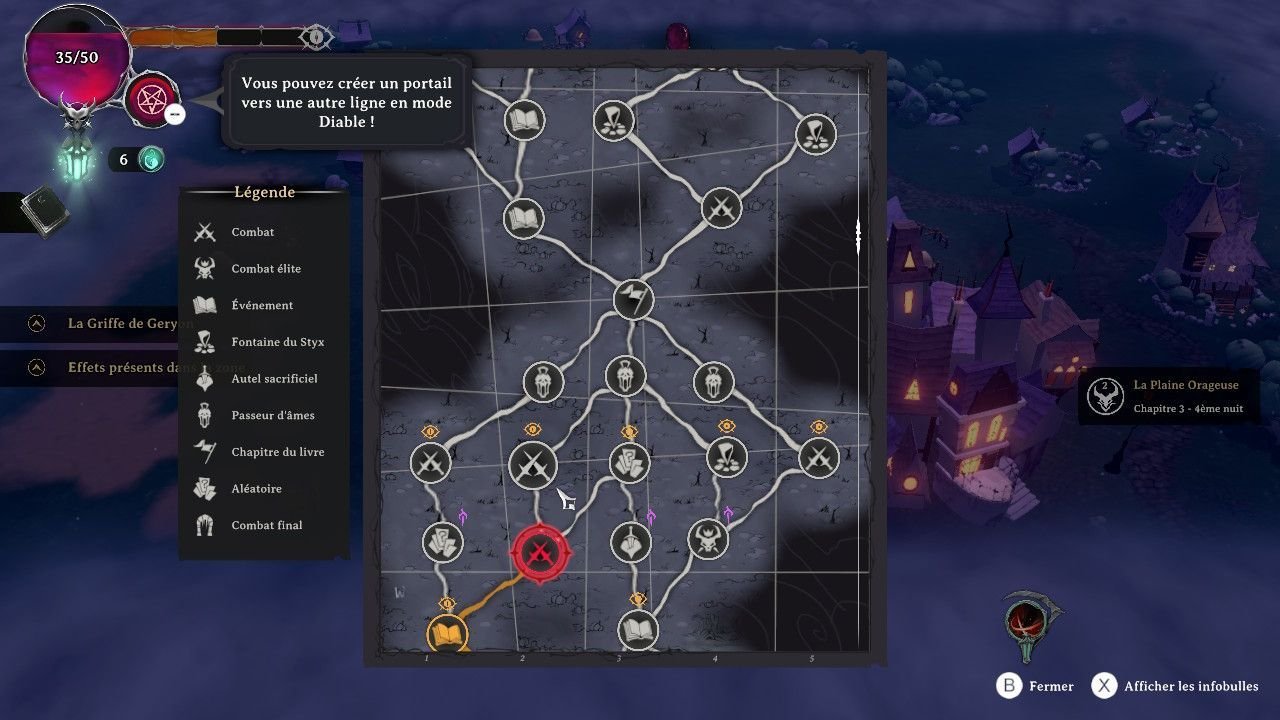The width and height of the screenshot is (1280, 720).
Task: Click the Fontaine du Styx legend entry
Action: (277, 342)
